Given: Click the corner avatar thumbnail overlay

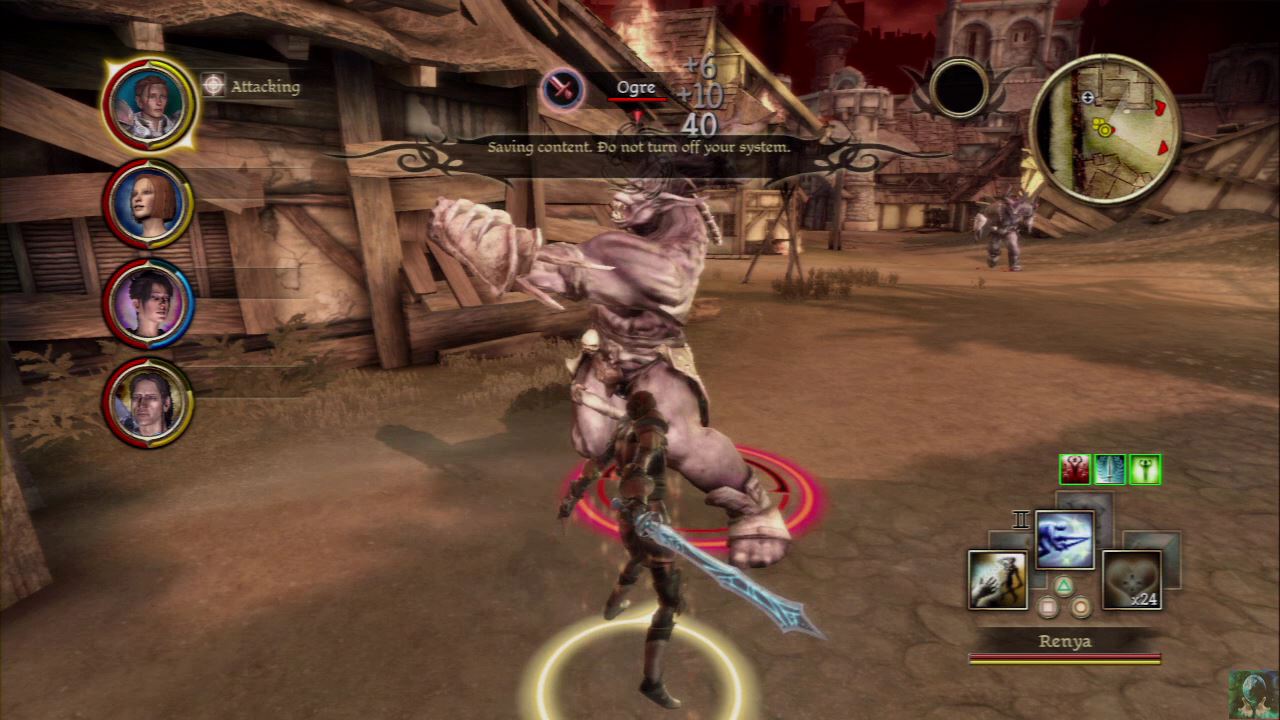Looking at the screenshot, I should 1253,694.
